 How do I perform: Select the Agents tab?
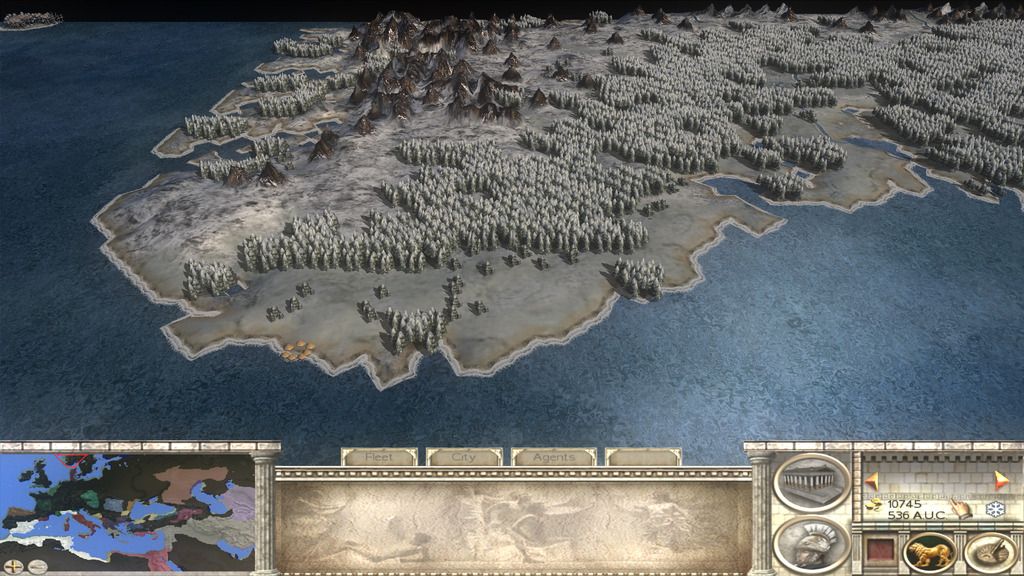coord(553,457)
